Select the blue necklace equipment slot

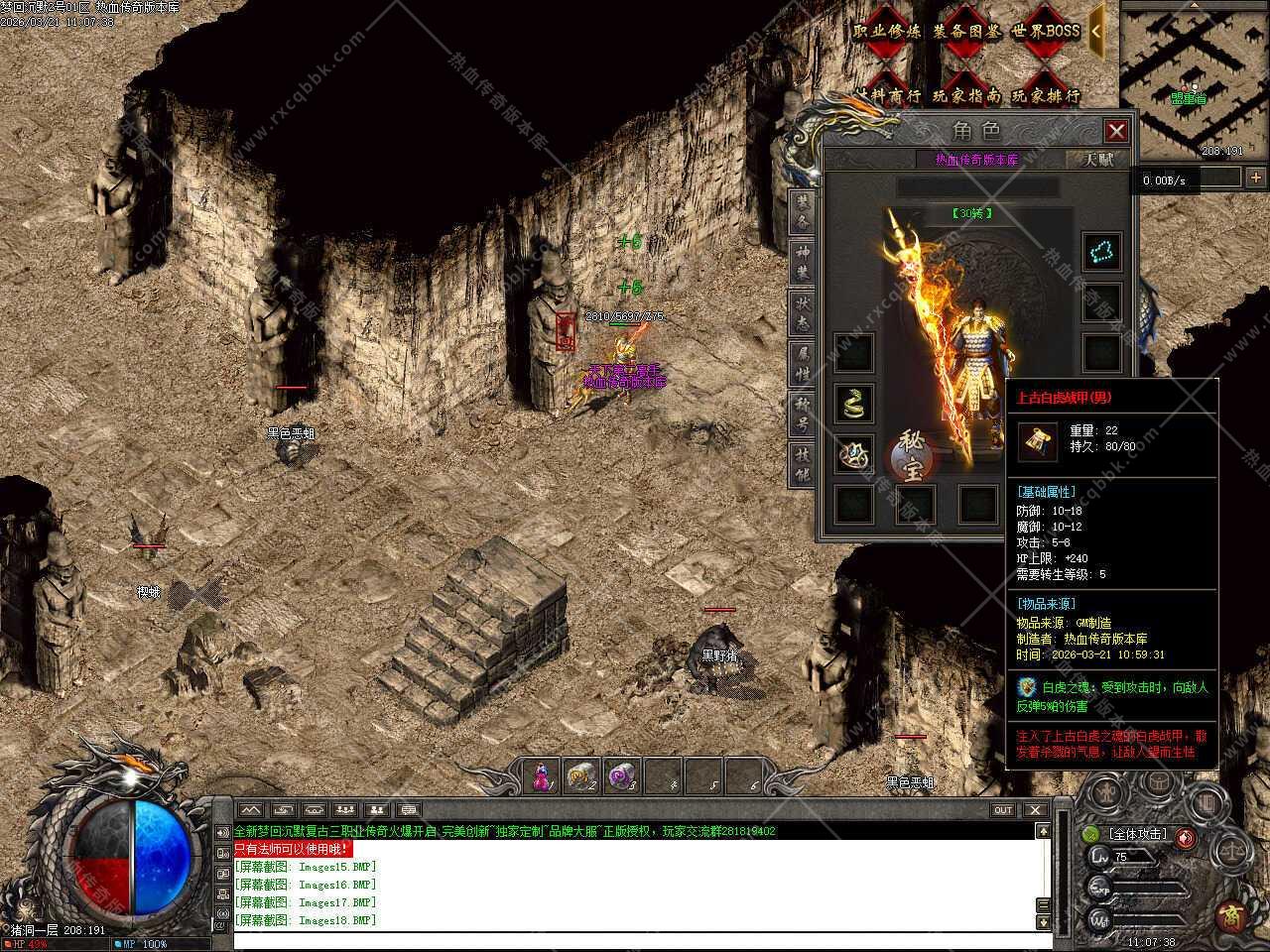1101,252
